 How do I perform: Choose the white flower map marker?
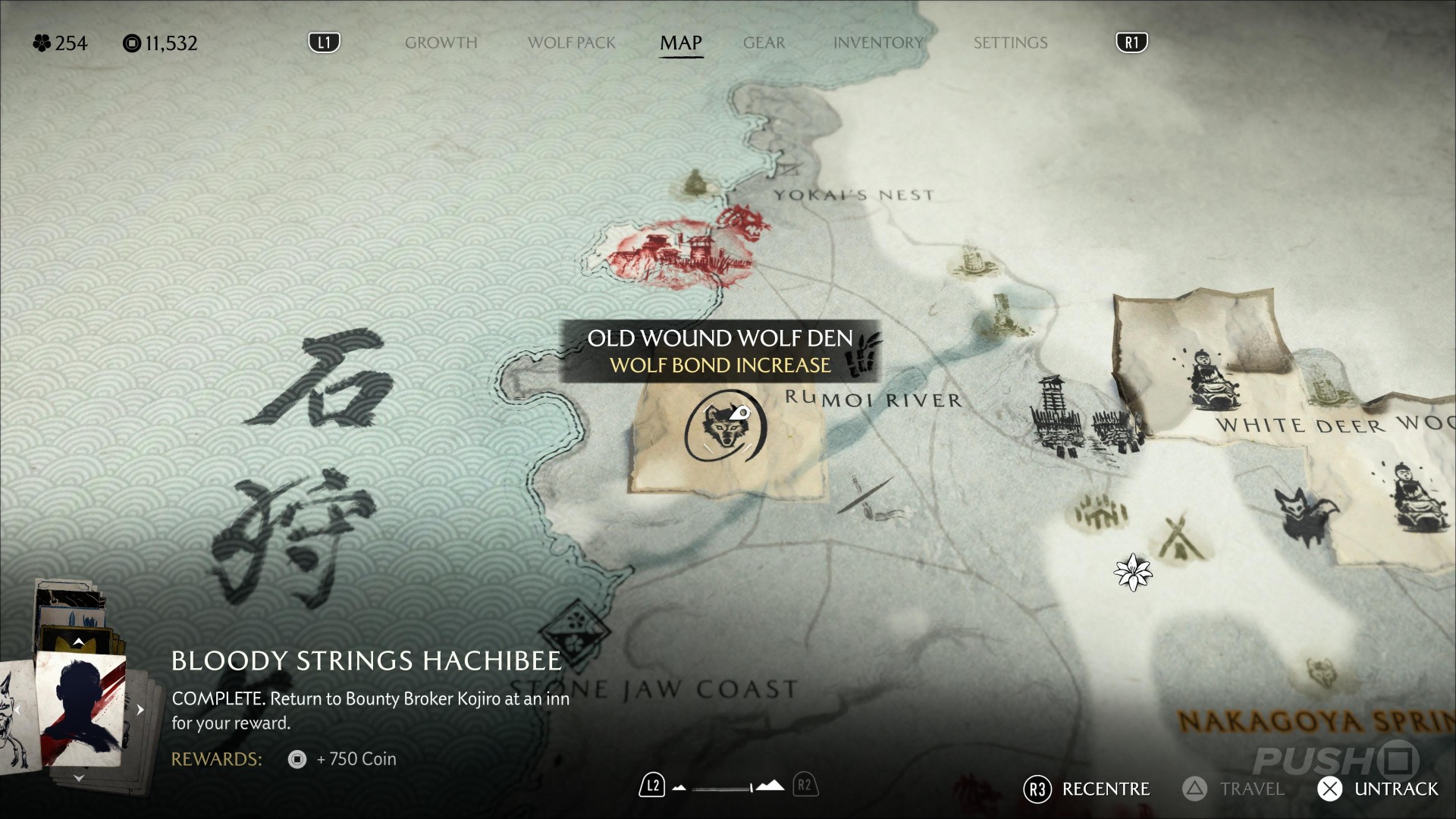(x=1133, y=573)
